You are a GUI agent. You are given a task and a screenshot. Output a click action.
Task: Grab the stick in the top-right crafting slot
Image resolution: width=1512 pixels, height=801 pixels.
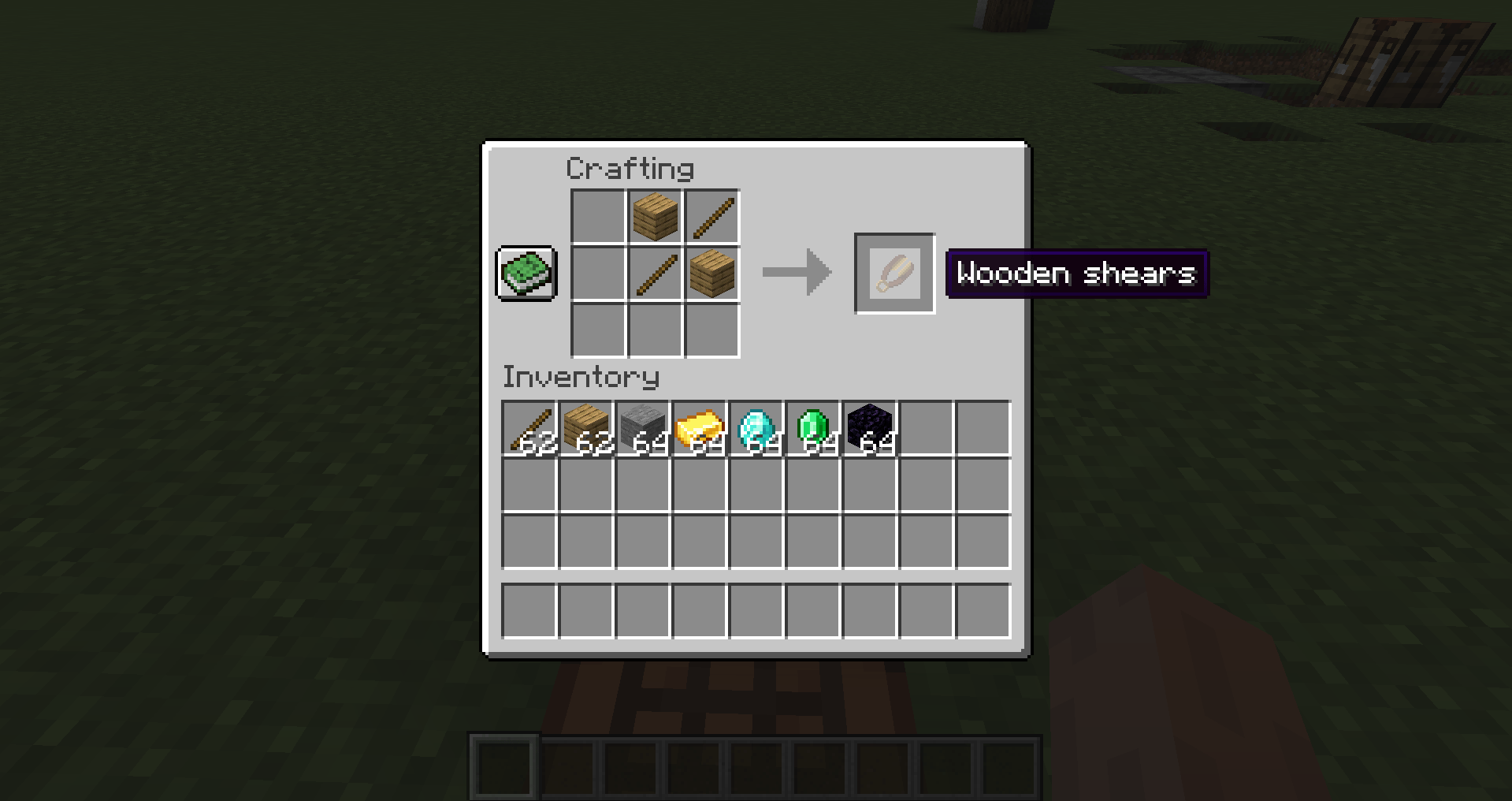(x=712, y=216)
